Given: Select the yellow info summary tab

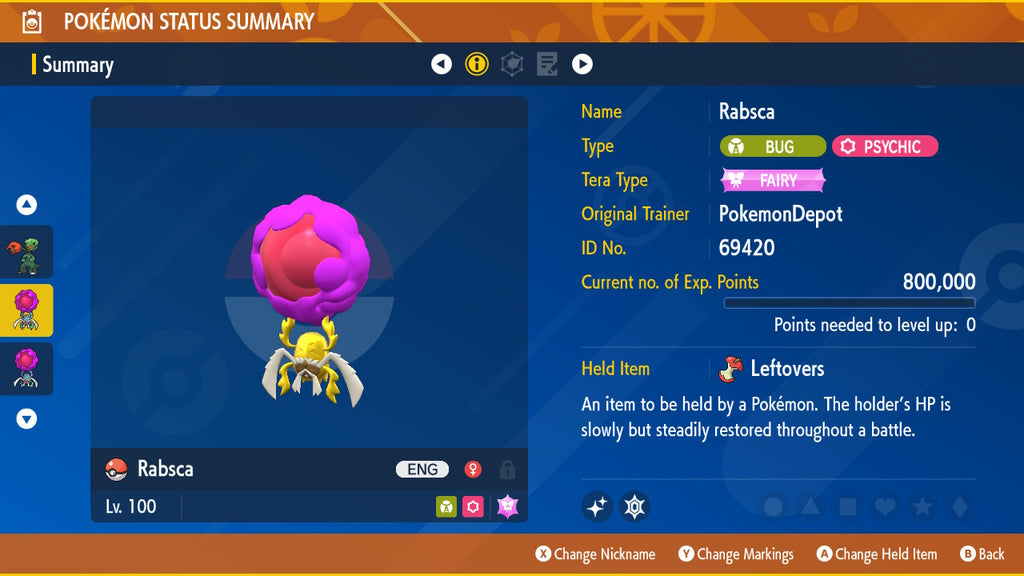Looking at the screenshot, I should click(477, 65).
